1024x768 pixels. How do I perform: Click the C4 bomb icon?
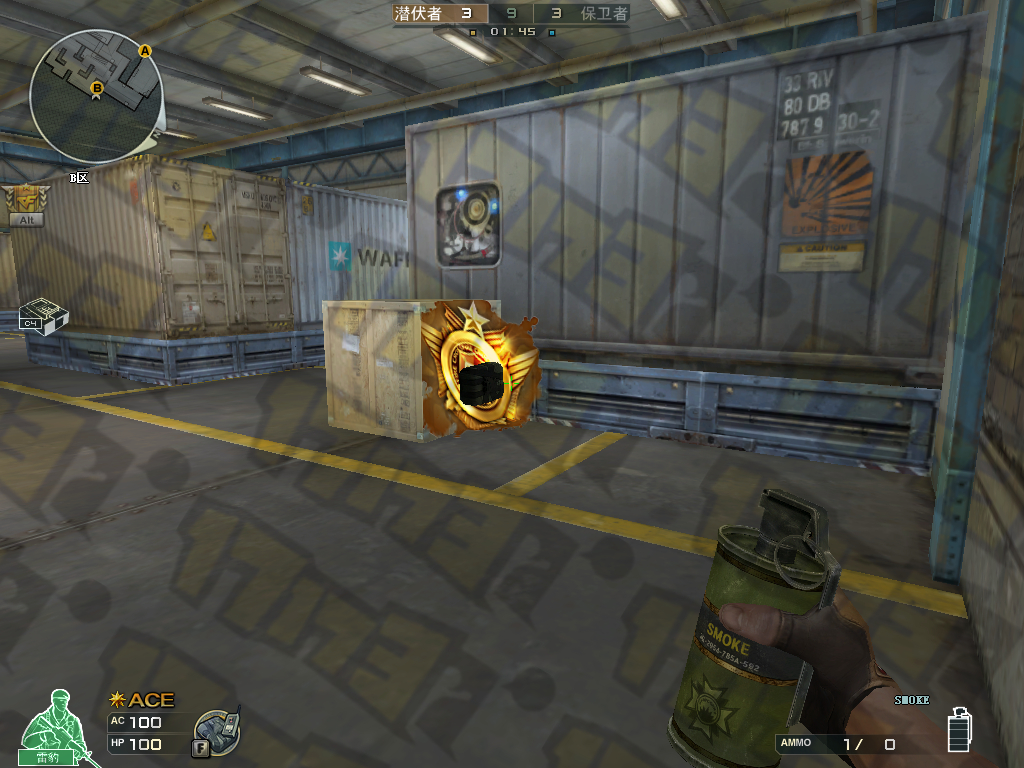[x=43, y=315]
